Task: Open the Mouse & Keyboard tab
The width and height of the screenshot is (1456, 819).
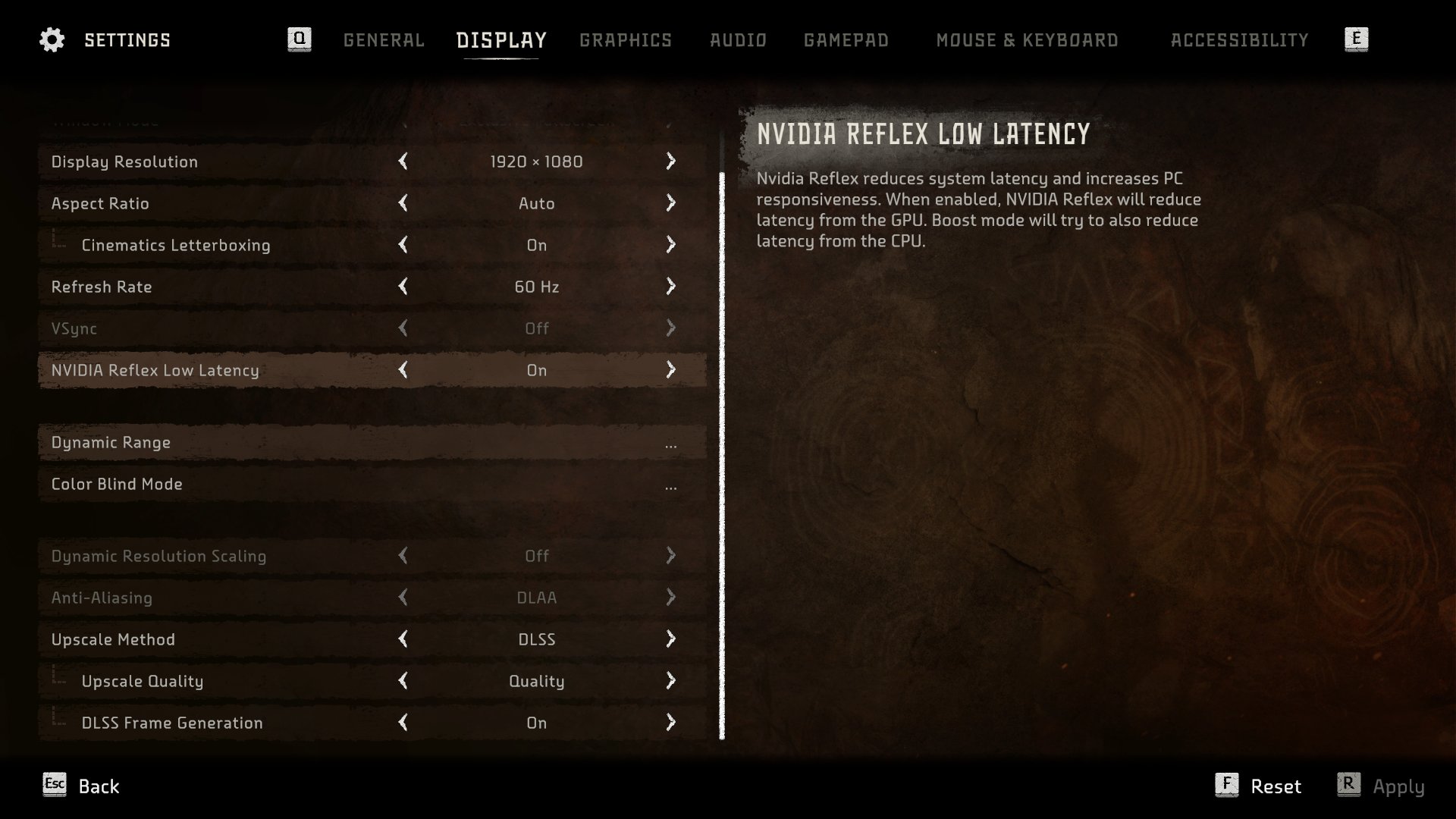Action: pos(1027,40)
